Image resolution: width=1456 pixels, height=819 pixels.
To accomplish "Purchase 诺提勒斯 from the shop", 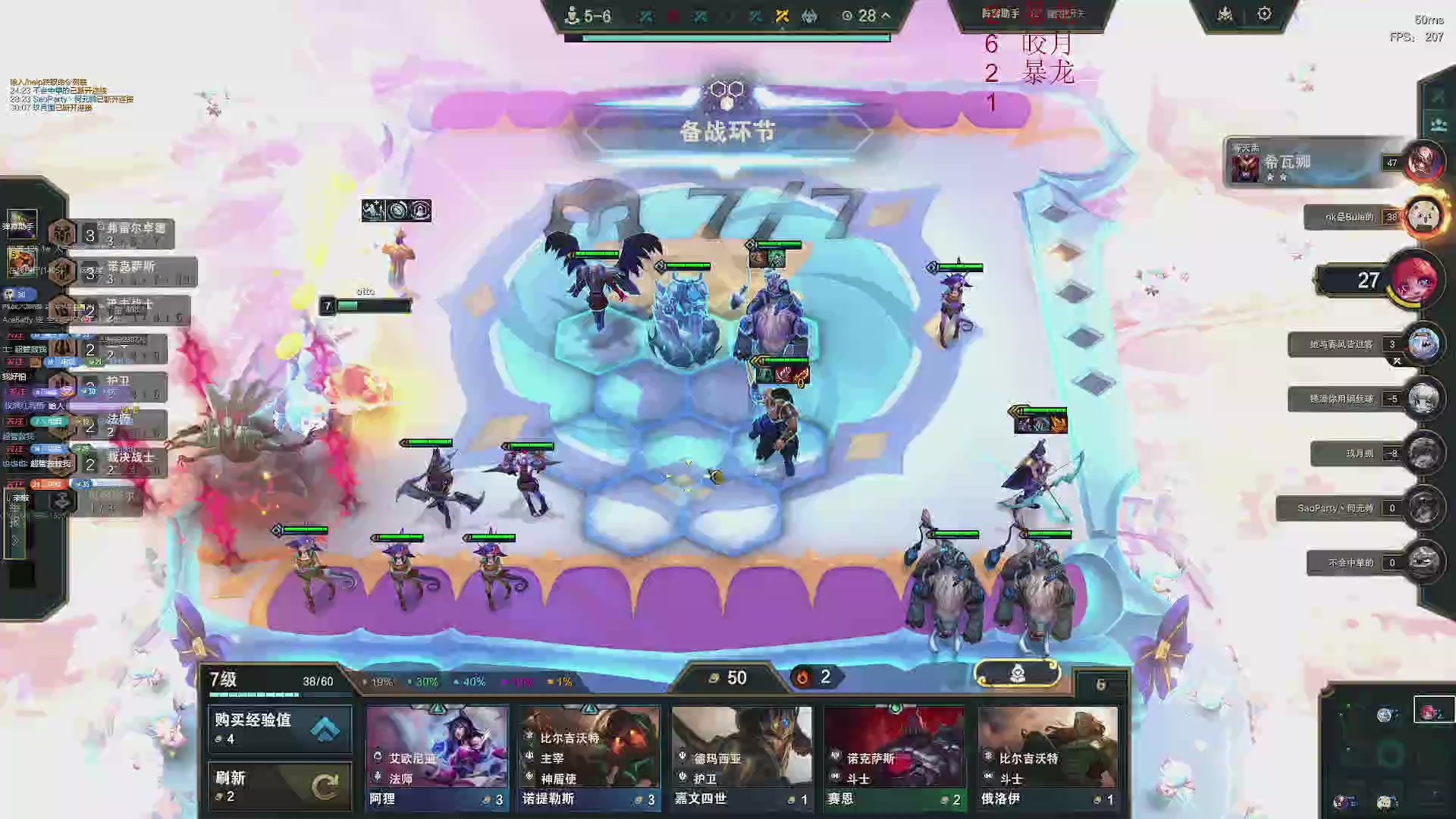I will coord(589,757).
